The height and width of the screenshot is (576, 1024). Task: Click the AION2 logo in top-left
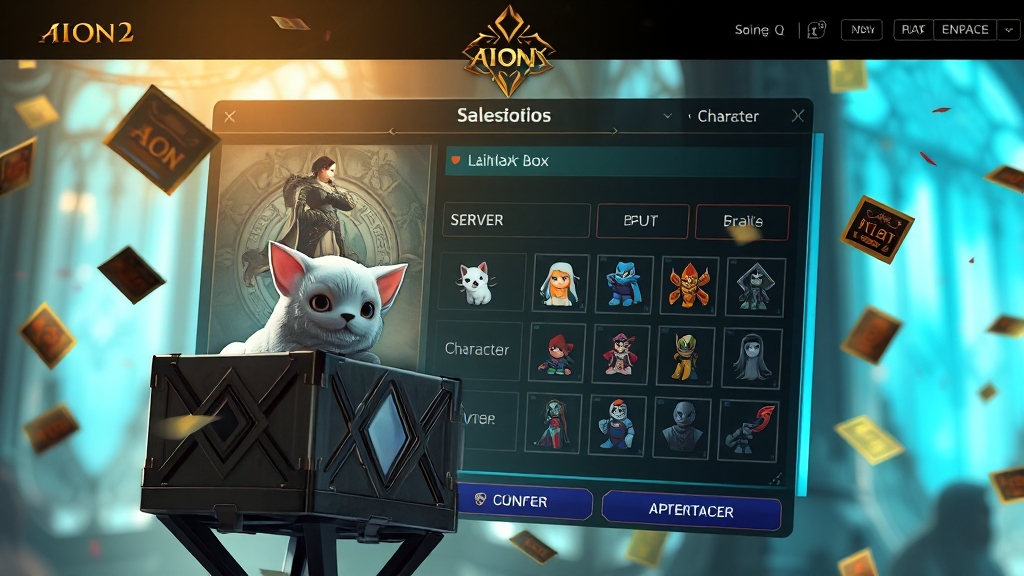pos(86,32)
